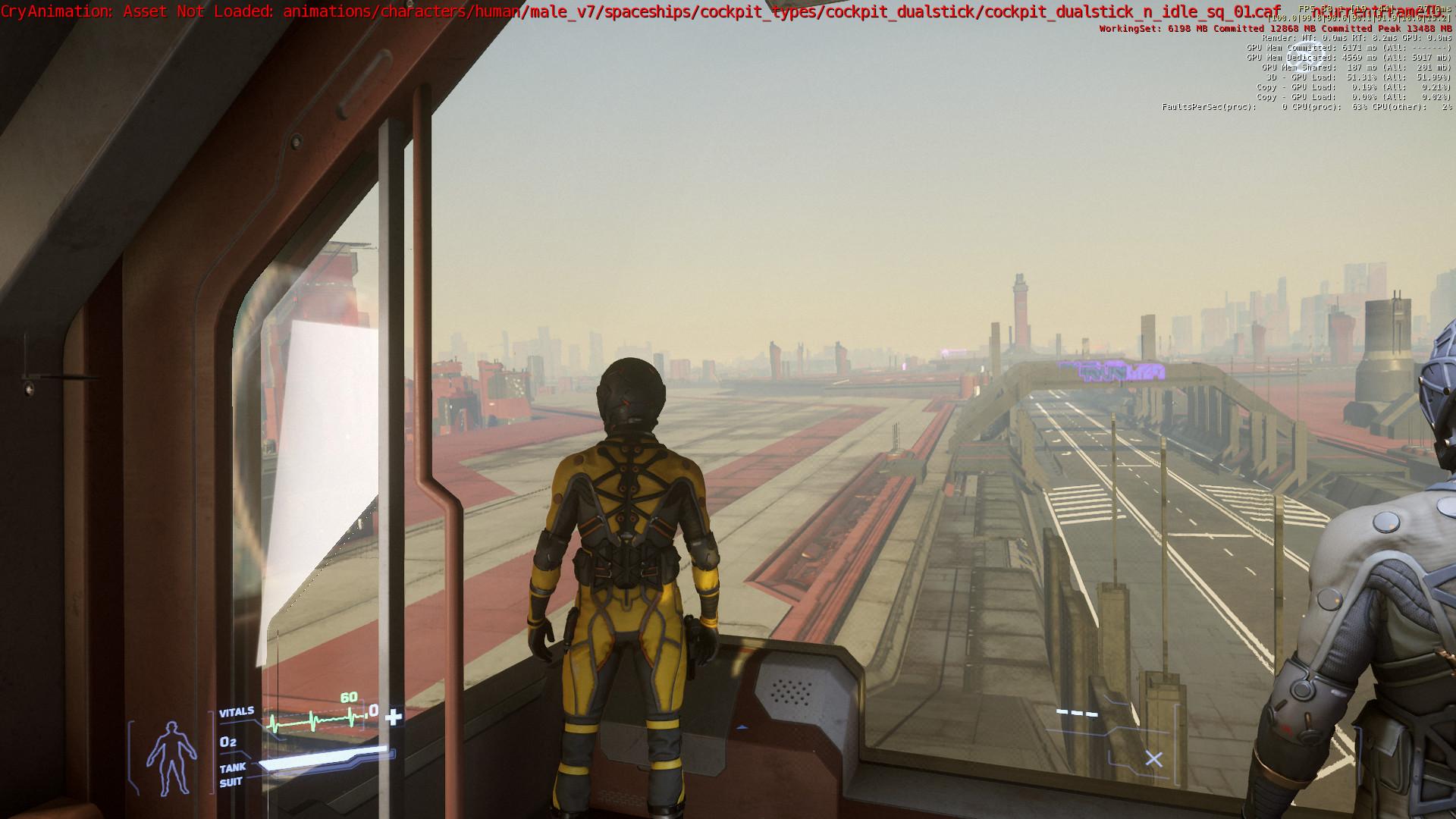Click the green heartbeat ECG waveform display
Viewport: 1456px width, 819px height.
pos(315,720)
